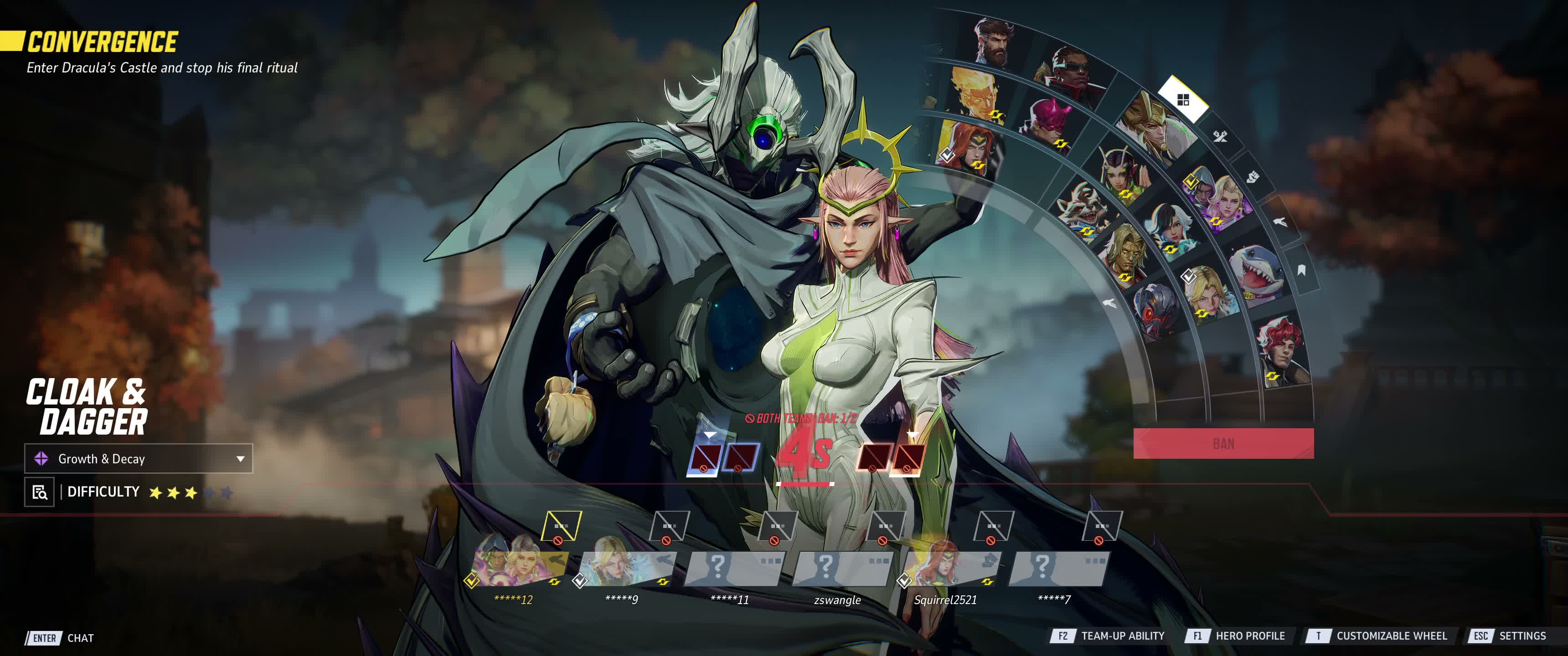
Task: Open the Growth & Decay dropdown
Action: 138,458
